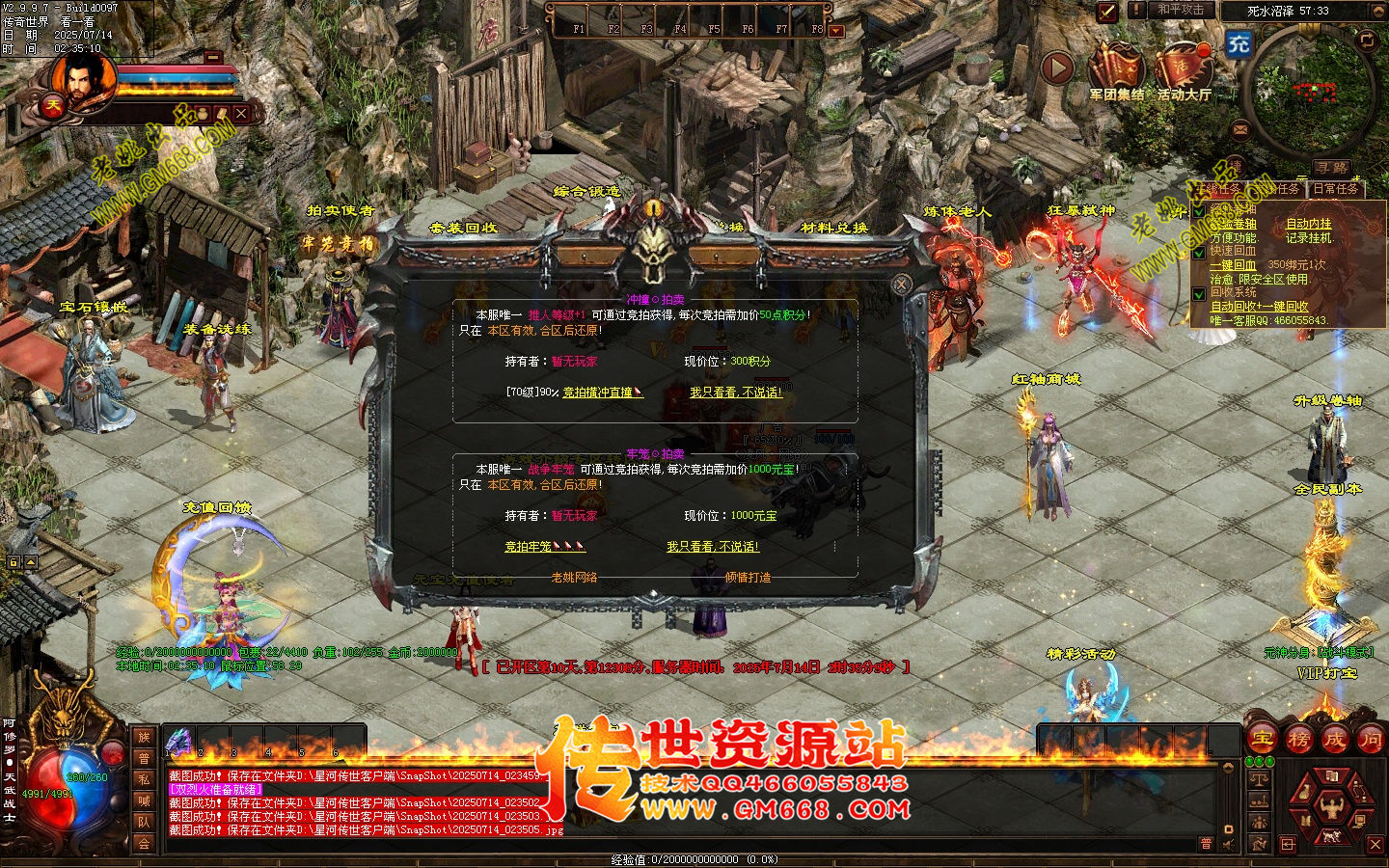The image size is (1389, 868).
Task: Select the 私 private chat channel
Action: (x=144, y=779)
